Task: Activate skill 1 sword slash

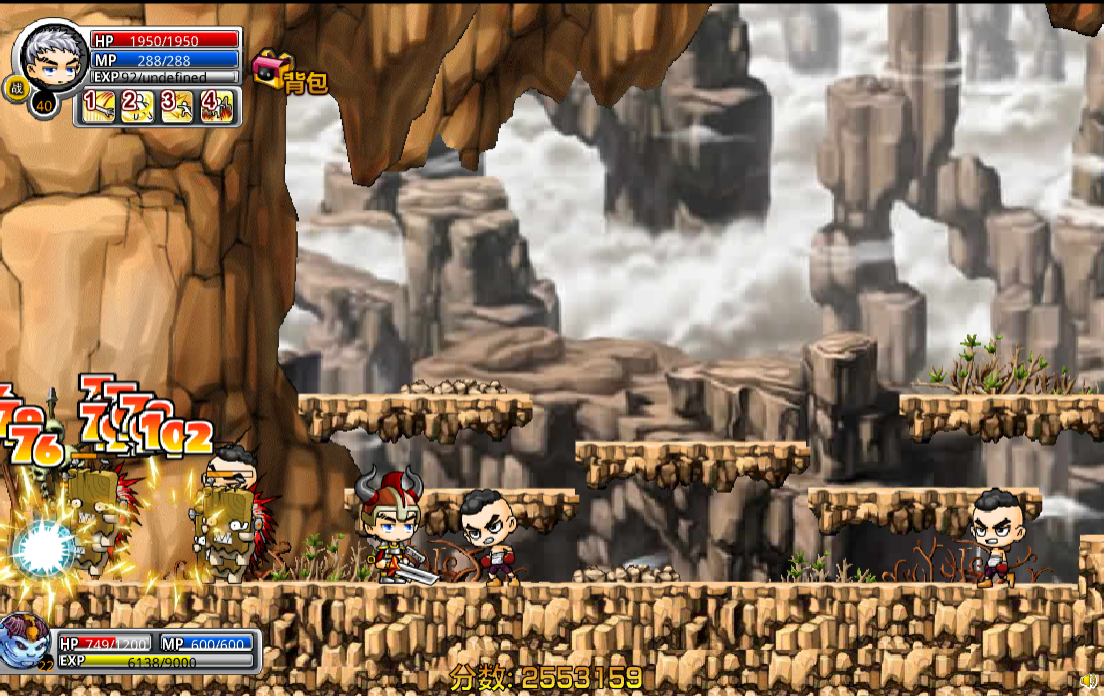Action: (x=98, y=106)
